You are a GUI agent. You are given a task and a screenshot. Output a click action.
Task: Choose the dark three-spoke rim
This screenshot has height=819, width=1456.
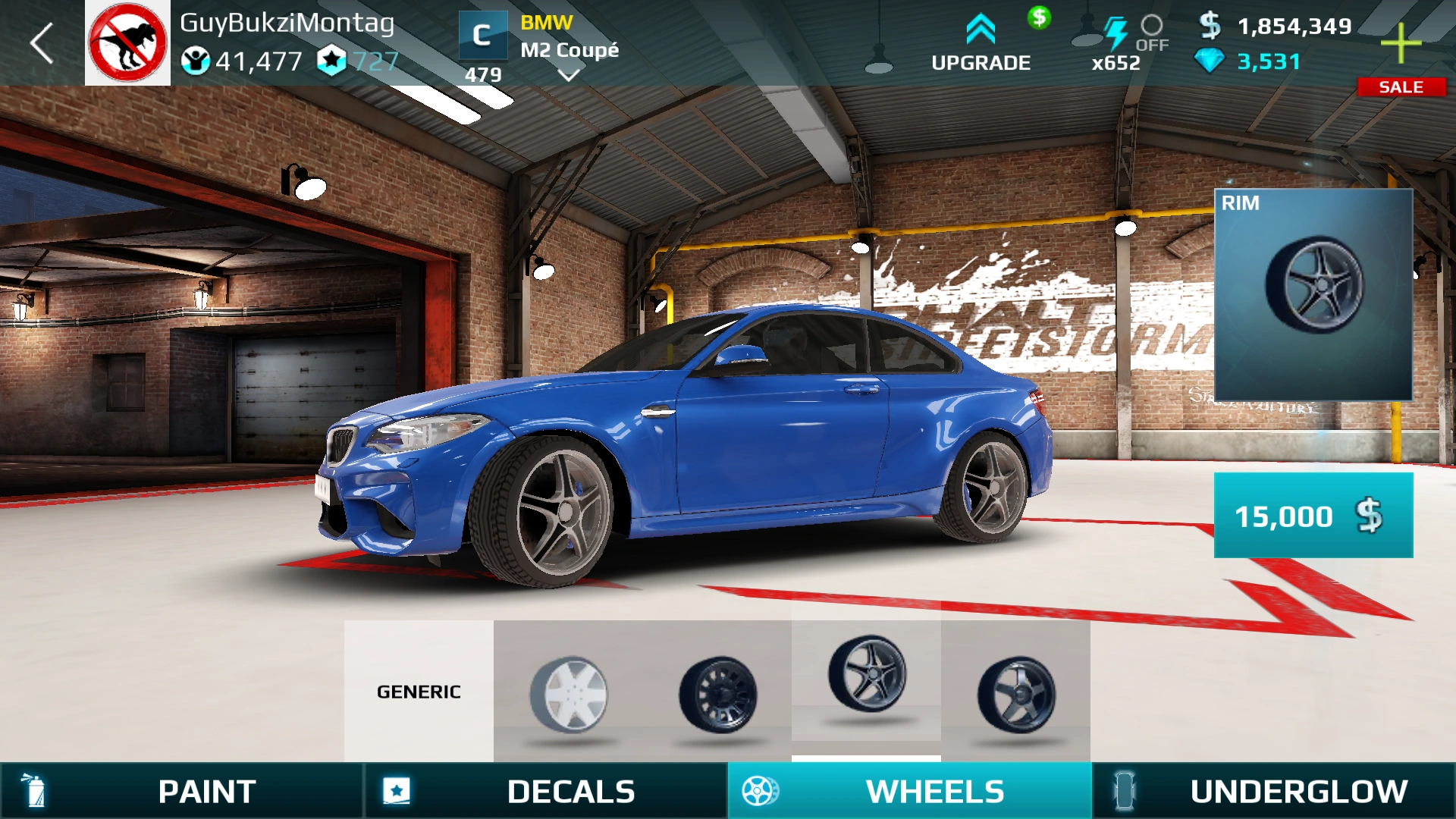[x=1016, y=694]
